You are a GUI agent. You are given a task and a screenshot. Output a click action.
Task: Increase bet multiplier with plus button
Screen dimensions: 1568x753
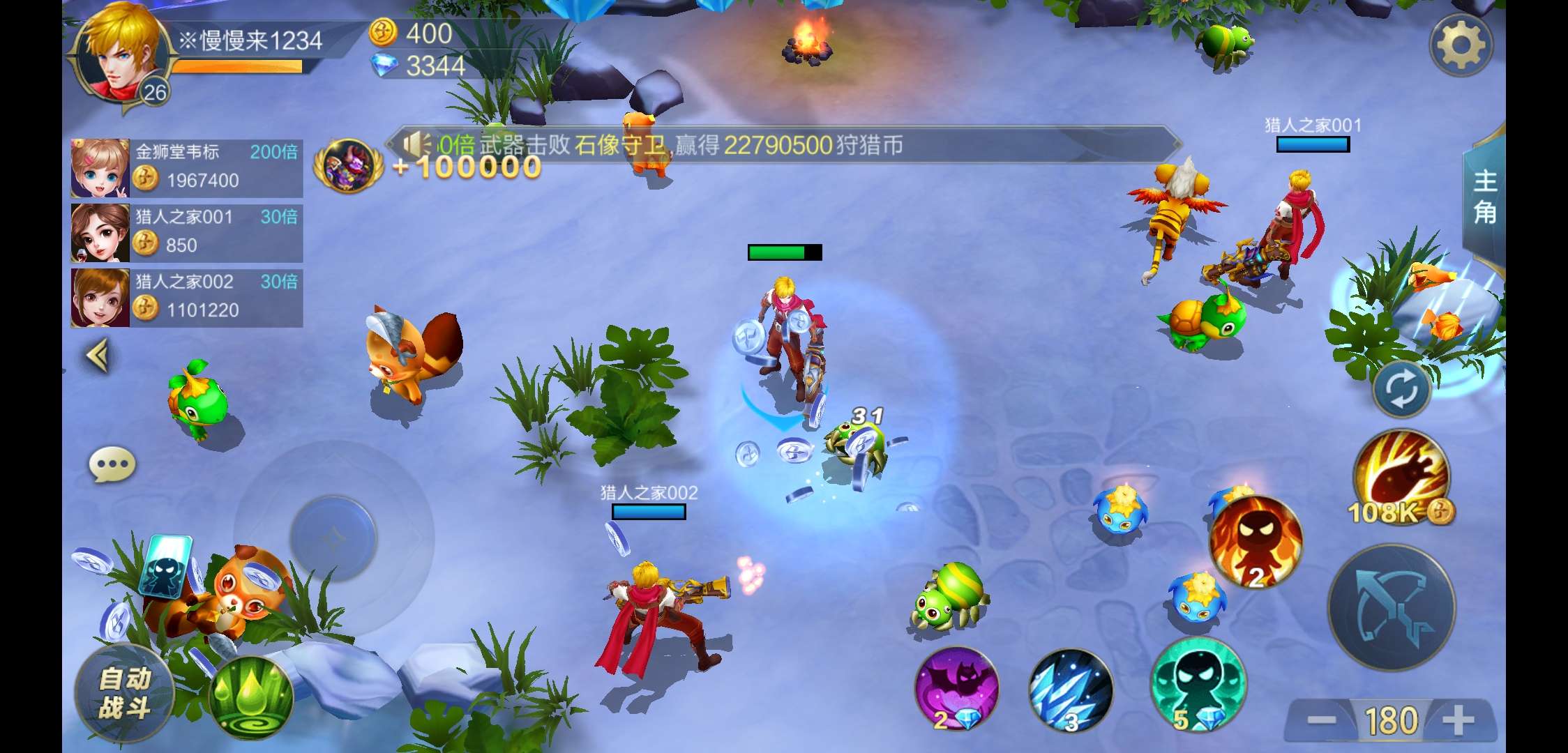point(1458,721)
